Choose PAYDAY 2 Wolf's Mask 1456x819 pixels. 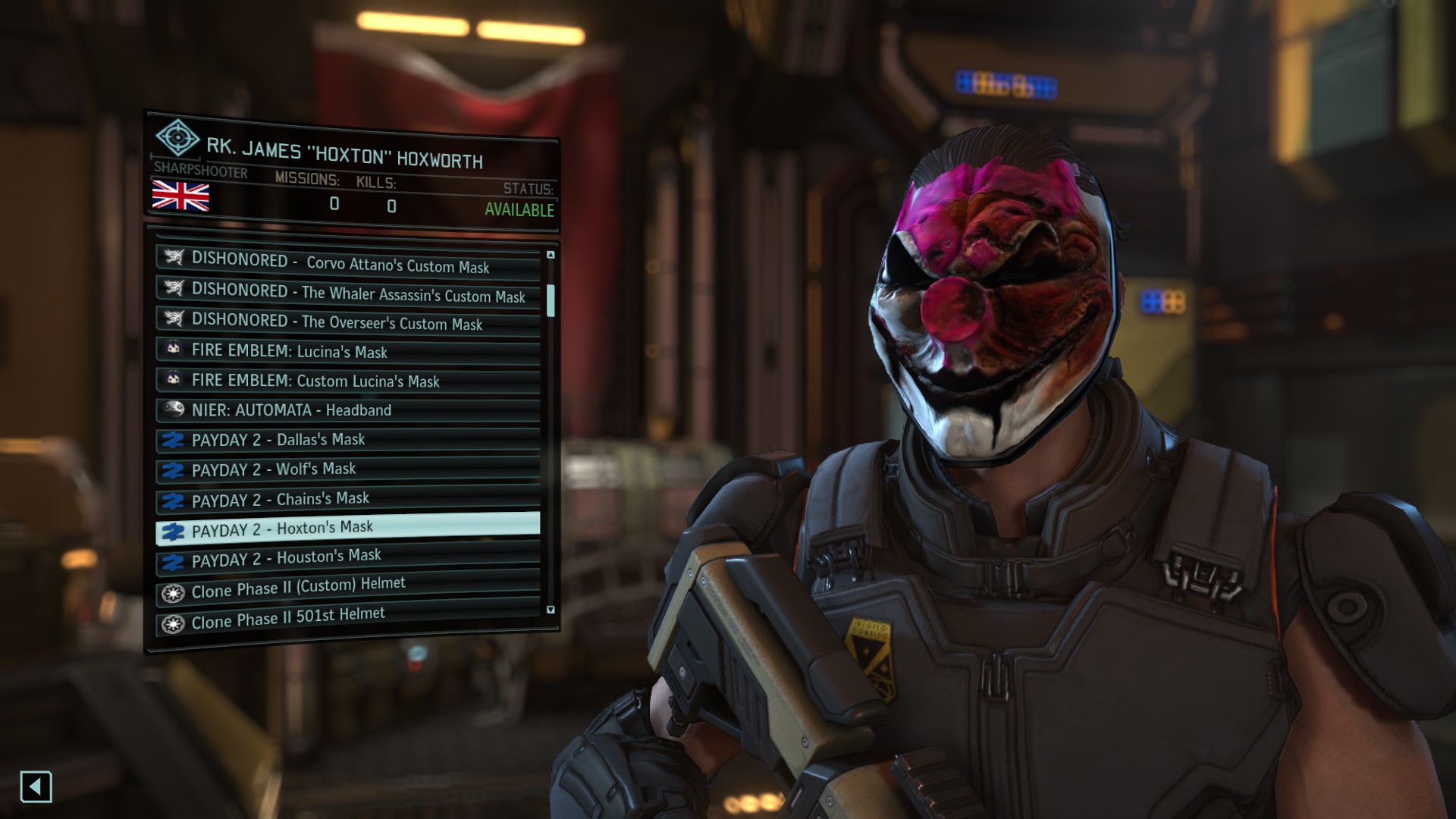(x=349, y=469)
